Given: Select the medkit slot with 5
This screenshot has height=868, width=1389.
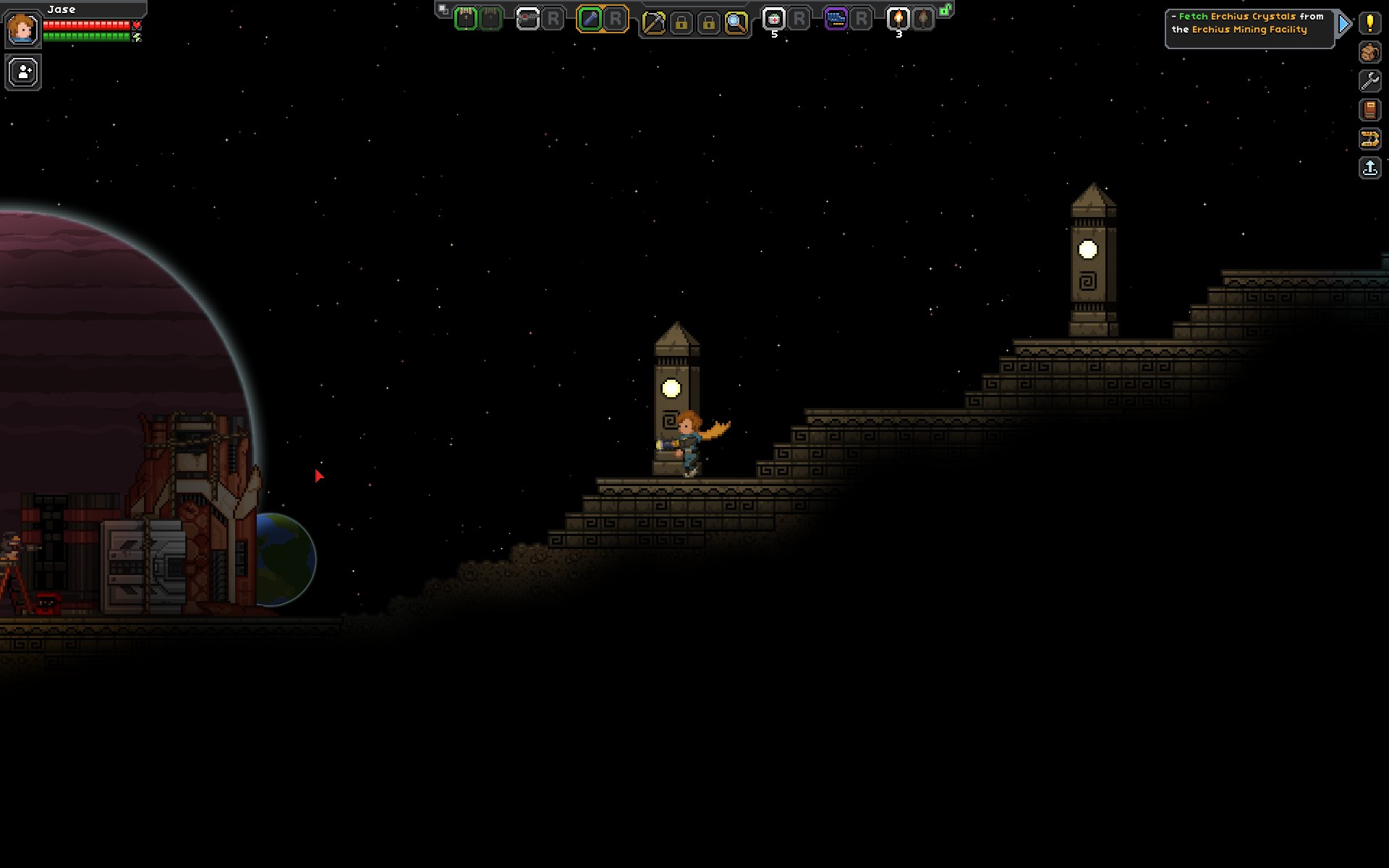Looking at the screenshot, I should tap(773, 20).
